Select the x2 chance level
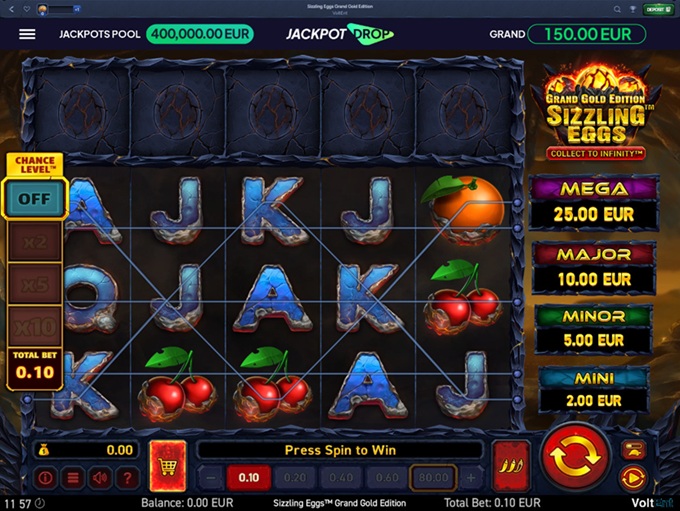The height and width of the screenshot is (511, 680). (x=35, y=242)
